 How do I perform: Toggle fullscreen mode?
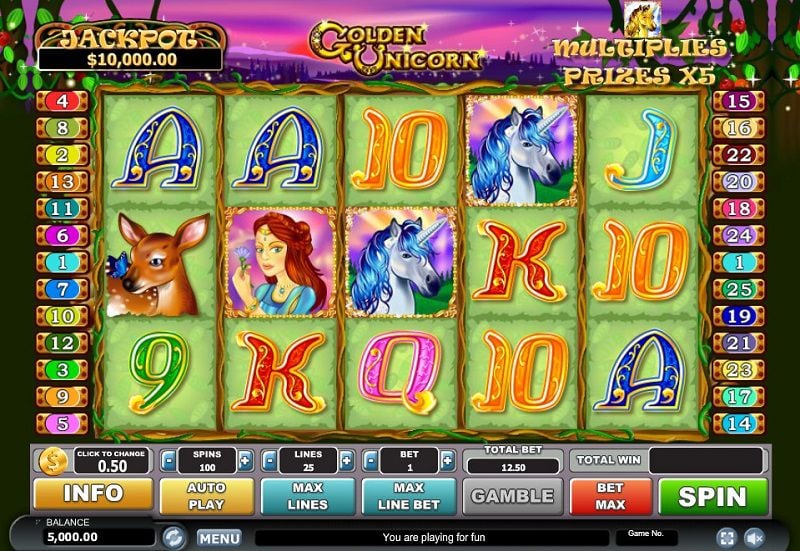pos(726,538)
